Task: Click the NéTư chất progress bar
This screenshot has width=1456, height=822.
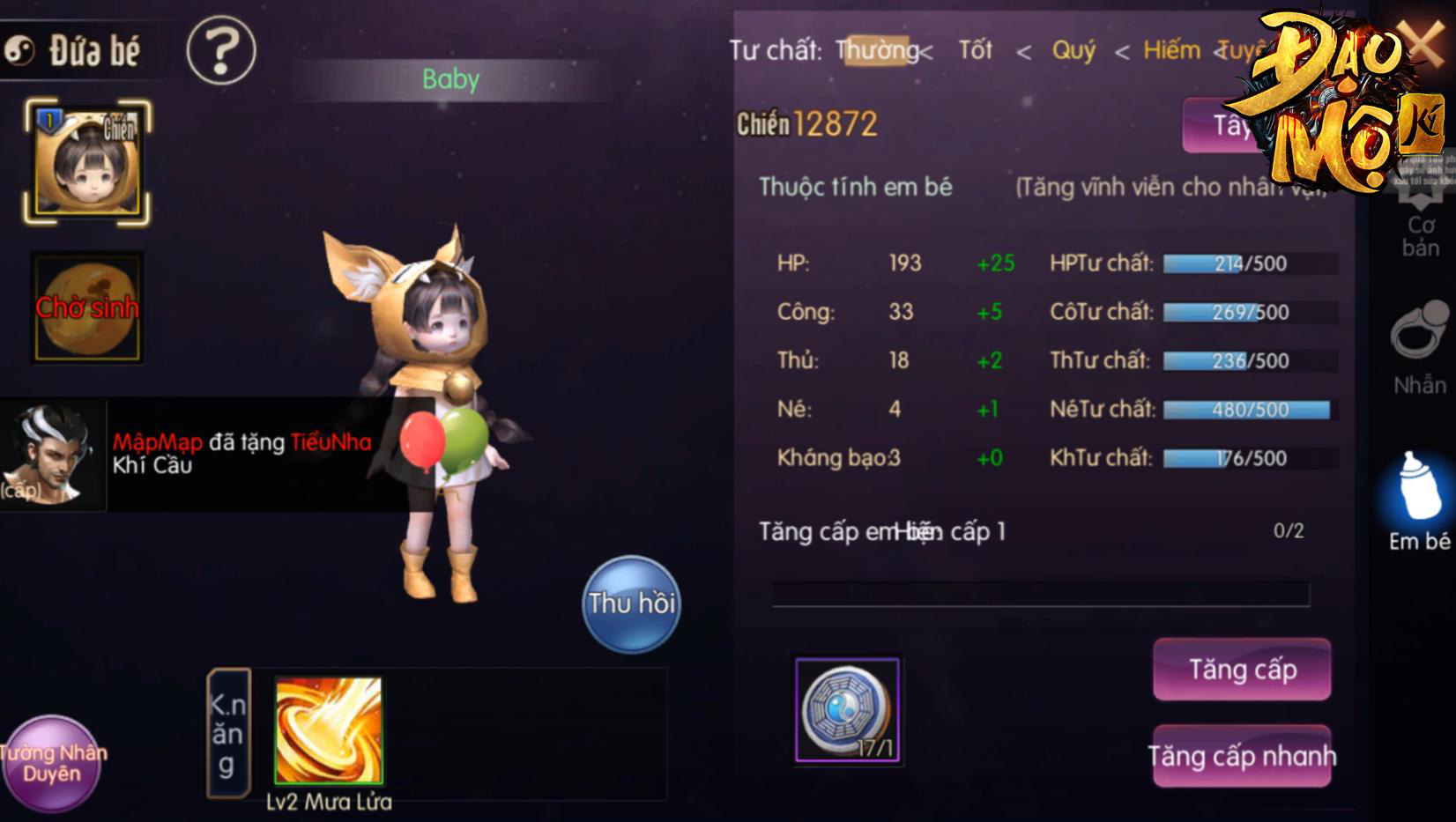Action: click(x=1247, y=409)
